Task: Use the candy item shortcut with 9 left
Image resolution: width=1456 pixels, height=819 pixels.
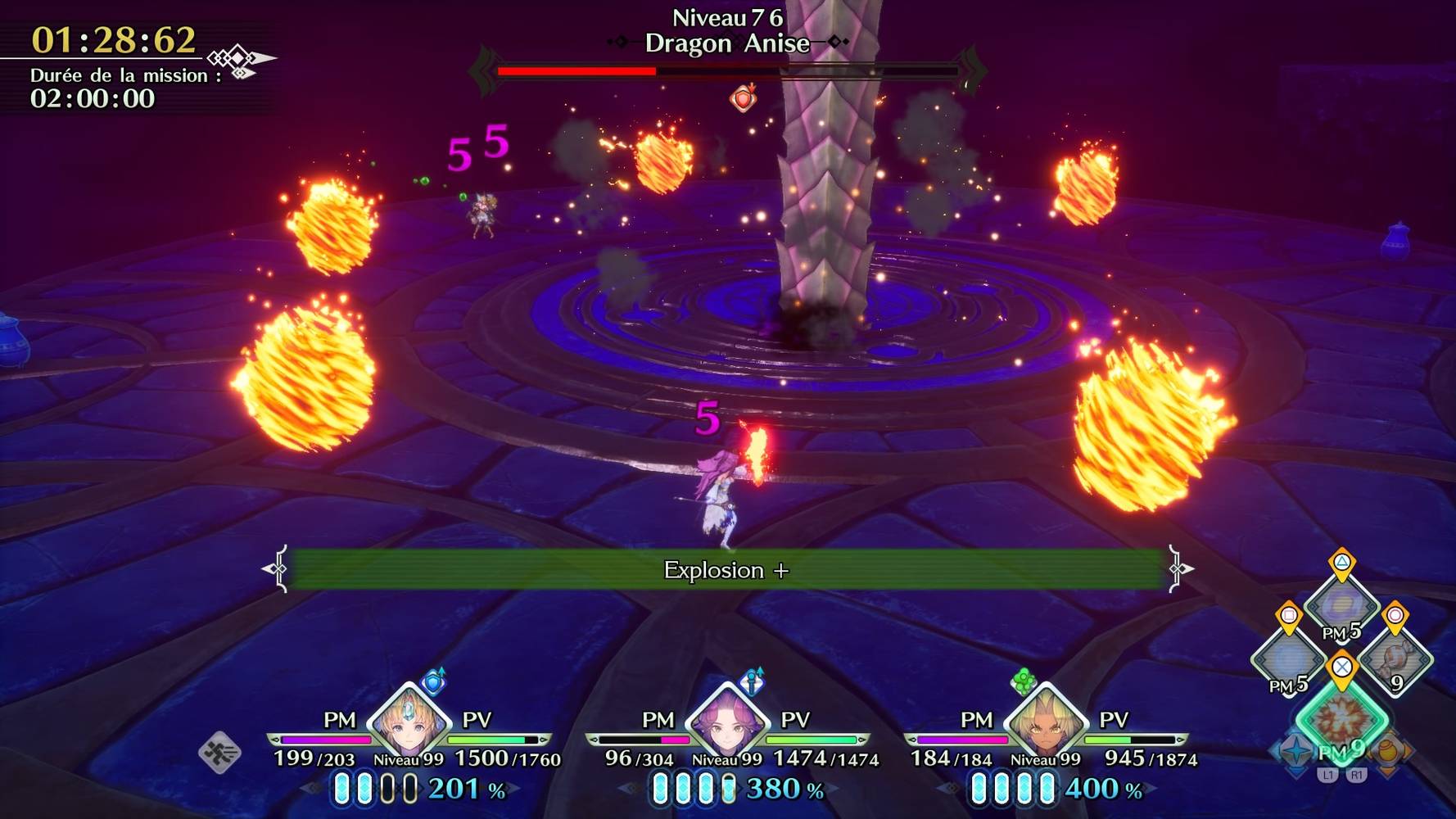Action: pyautogui.click(x=1395, y=658)
